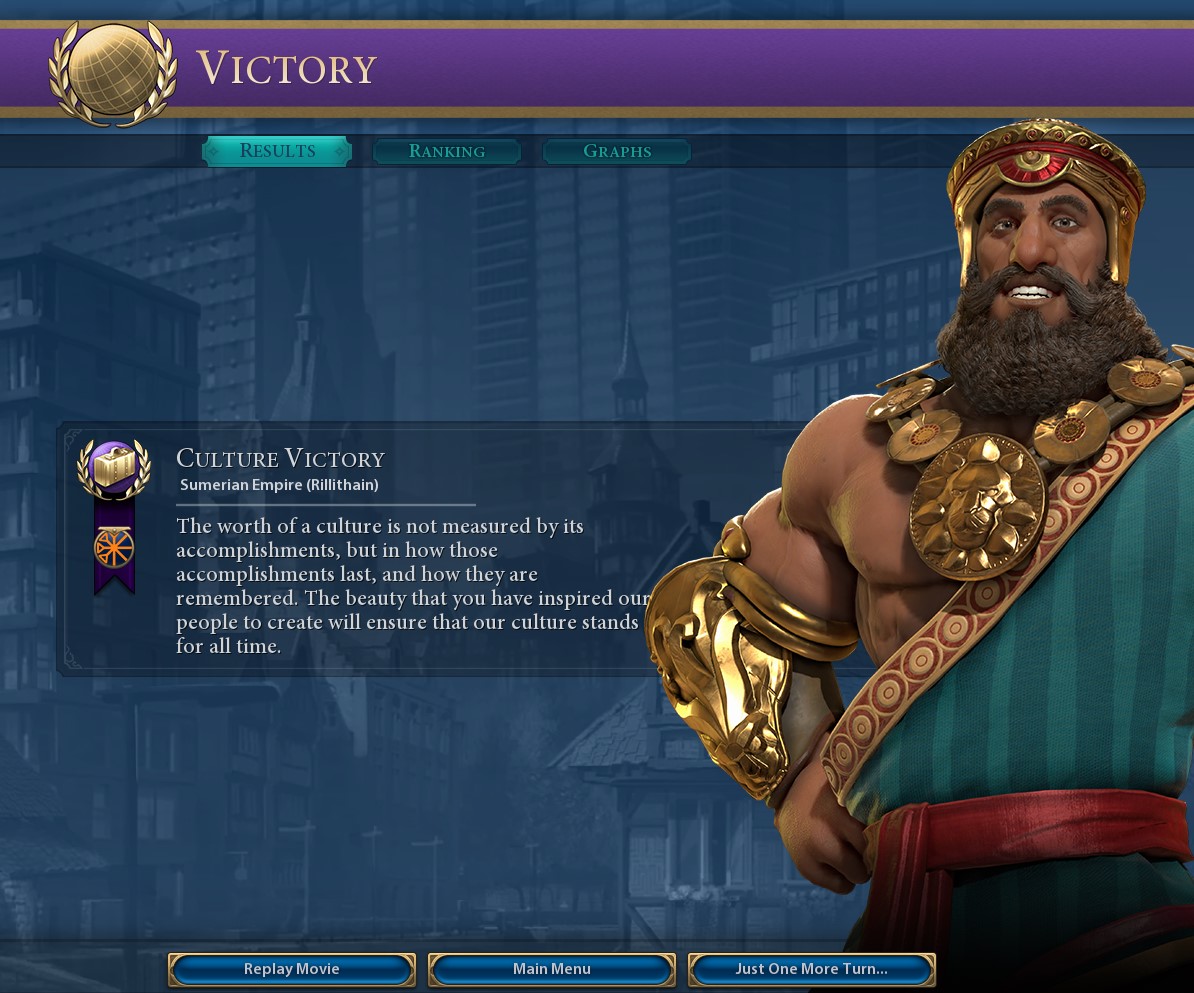This screenshot has width=1194, height=993.
Task: Show the Graphs tab
Action: pos(617,151)
